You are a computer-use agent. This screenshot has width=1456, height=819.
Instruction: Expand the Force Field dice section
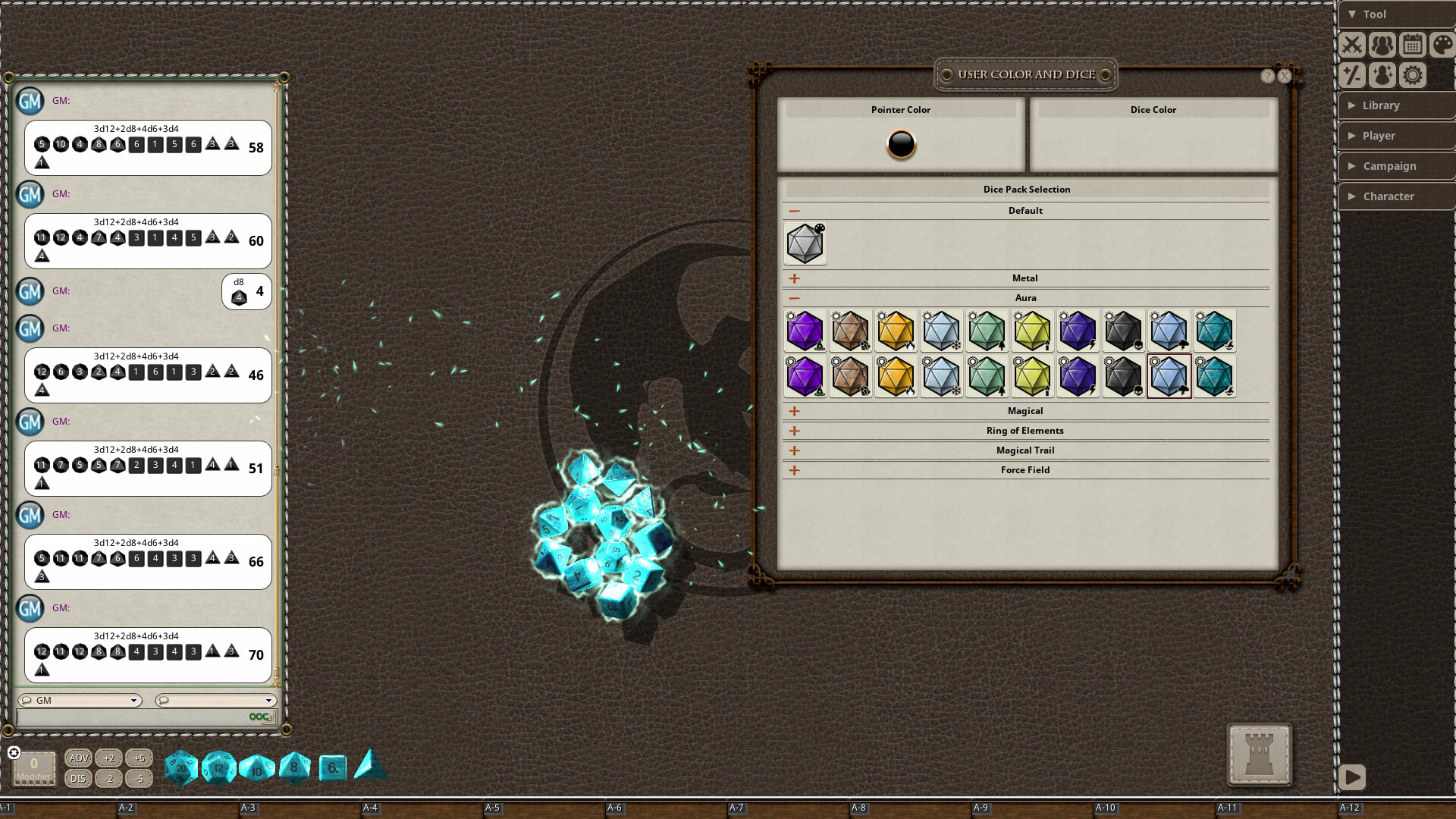click(795, 470)
